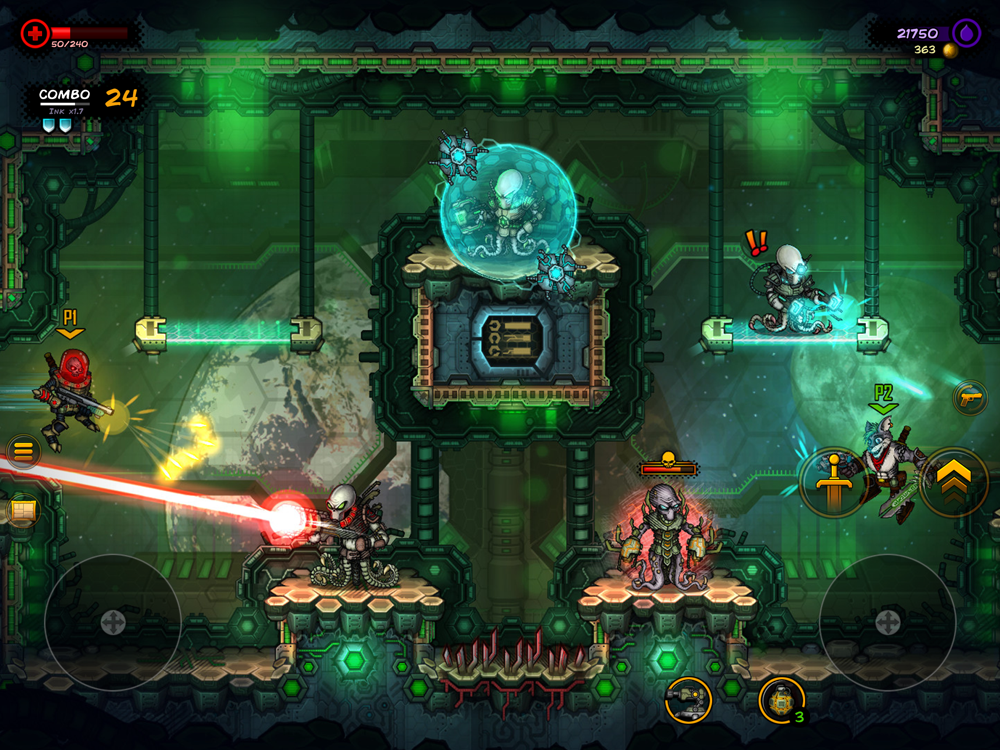
Task: Throw a grenade using the grenade icon
Action: (x=781, y=699)
